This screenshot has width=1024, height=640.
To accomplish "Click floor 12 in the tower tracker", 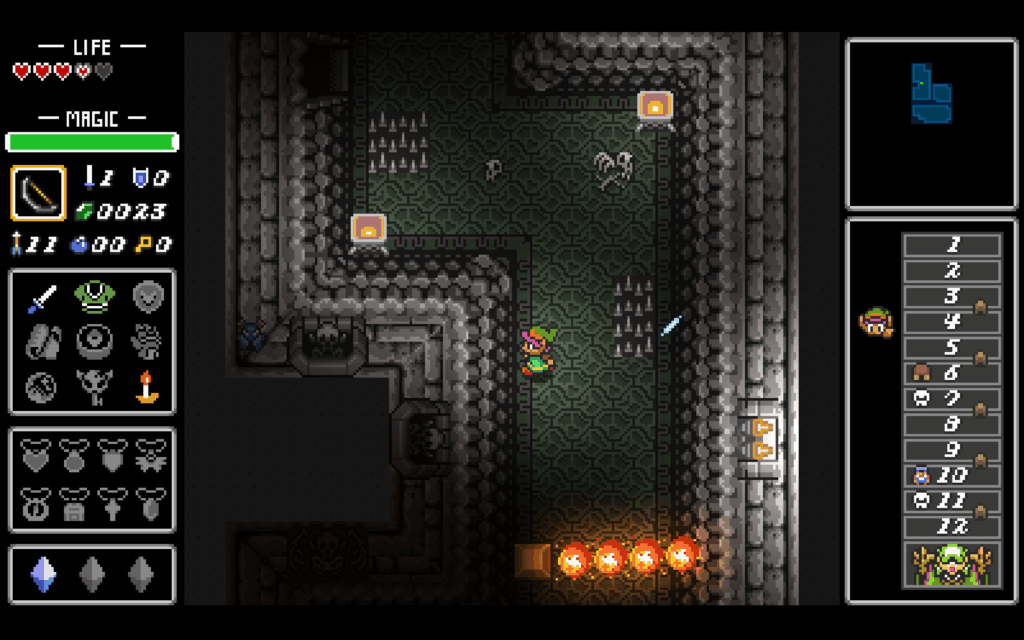I will pos(951,525).
